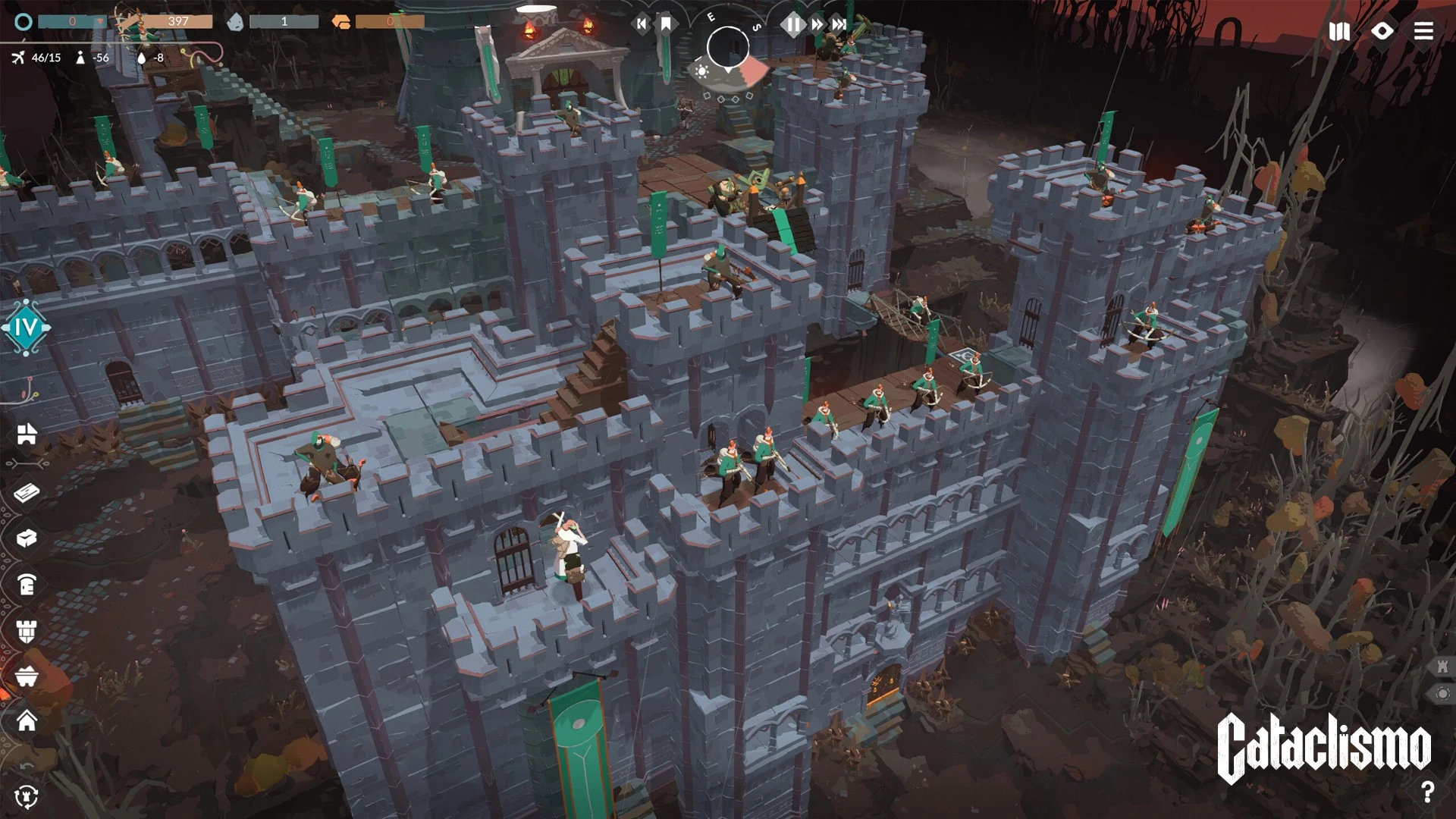Choose the wooden plank build category

point(27,494)
